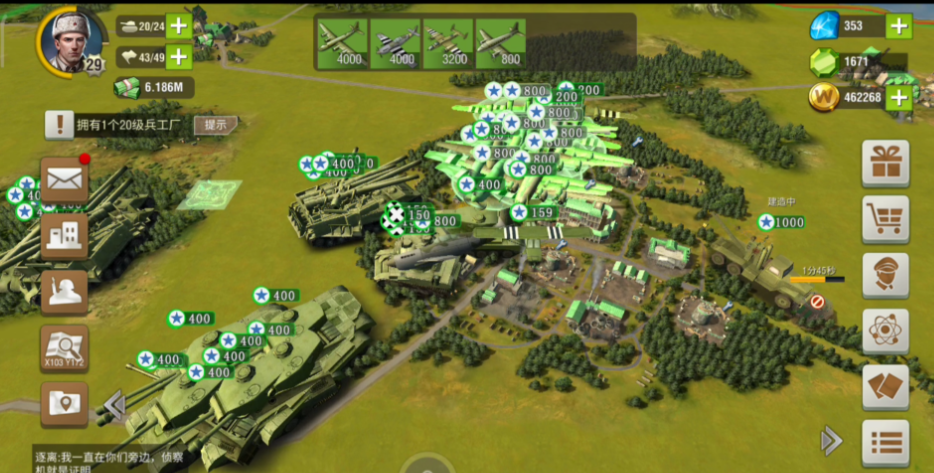Open the list menu button

tap(885, 442)
